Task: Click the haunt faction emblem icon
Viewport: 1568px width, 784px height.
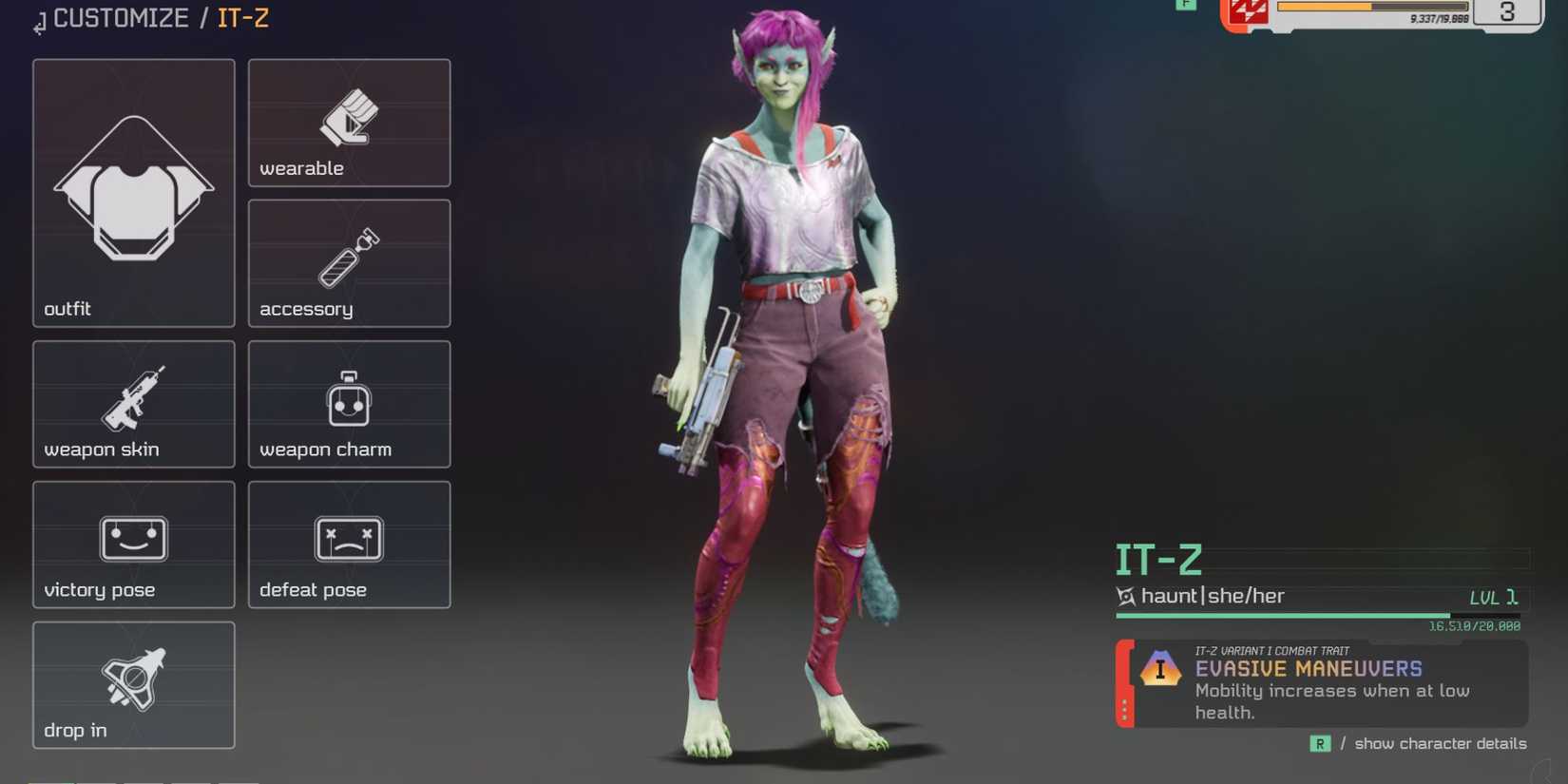Action: click(1125, 596)
